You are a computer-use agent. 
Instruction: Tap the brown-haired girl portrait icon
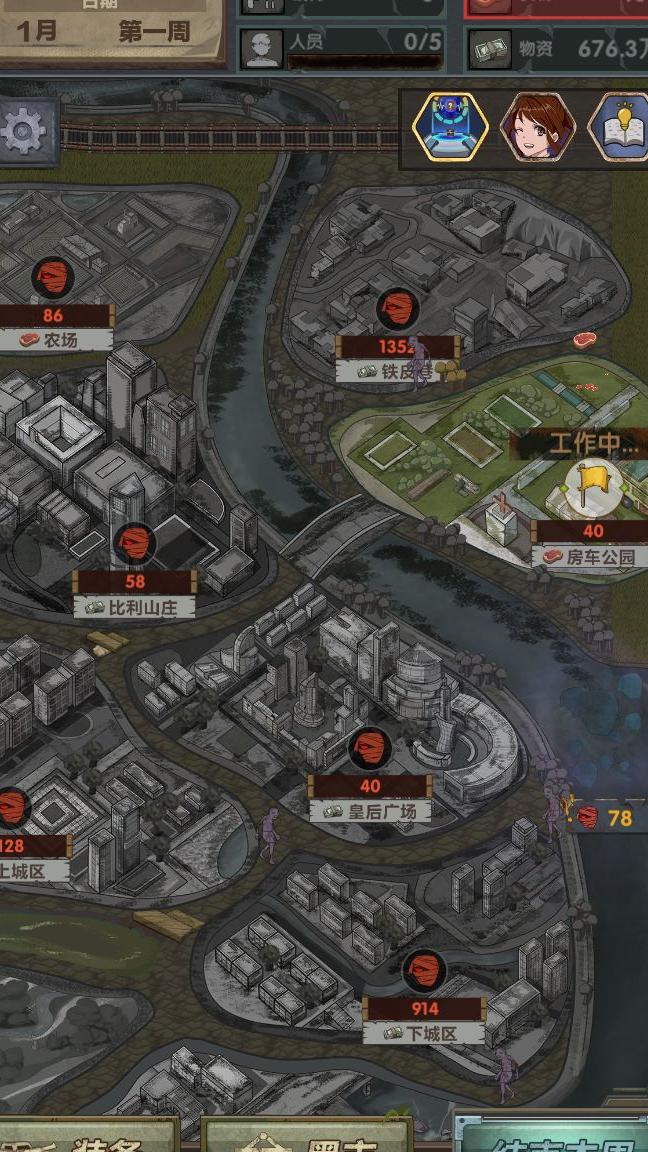tap(537, 127)
